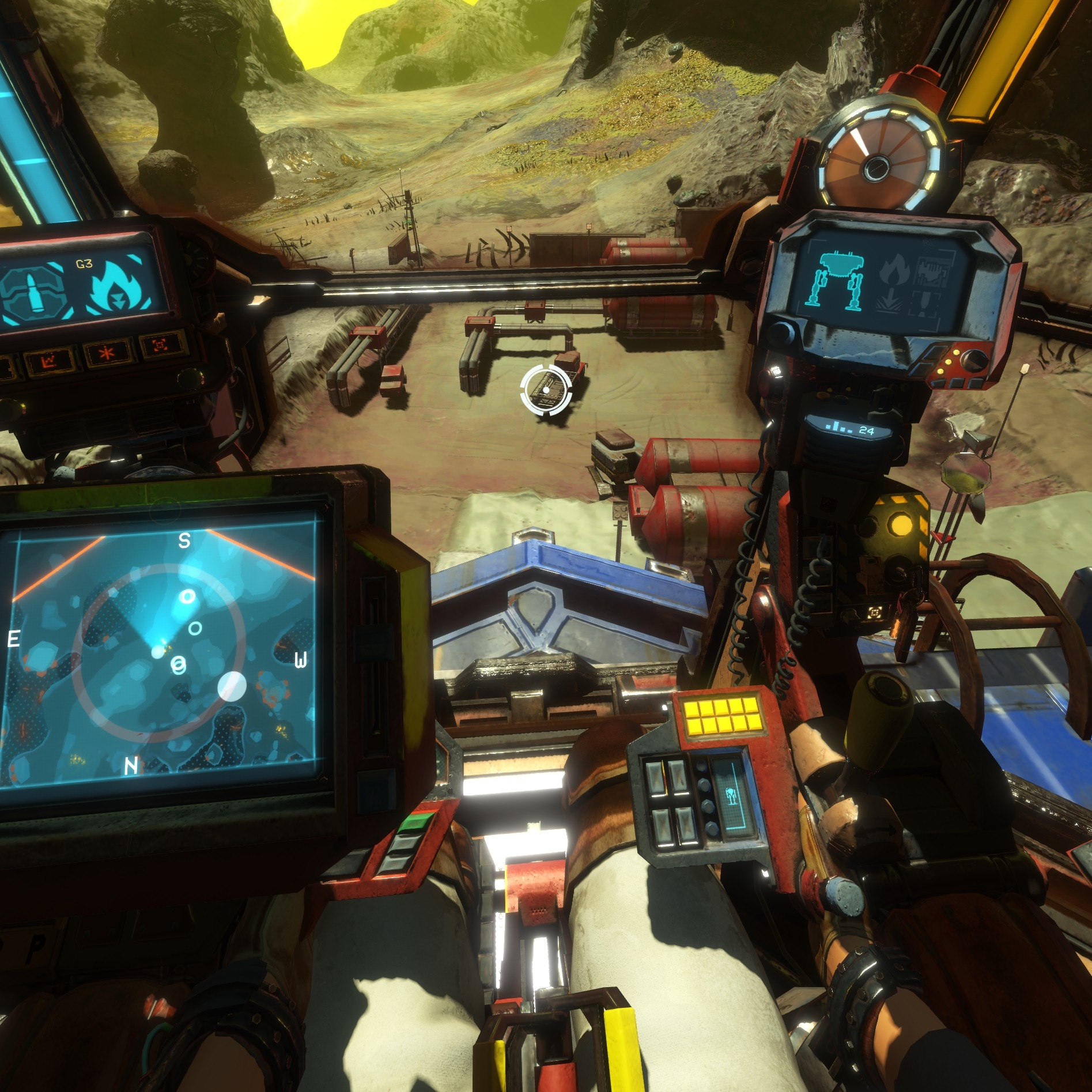Turn the black knob beside yellow indicator lights
Screen dimensions: 1092x1092
pos(975,361)
